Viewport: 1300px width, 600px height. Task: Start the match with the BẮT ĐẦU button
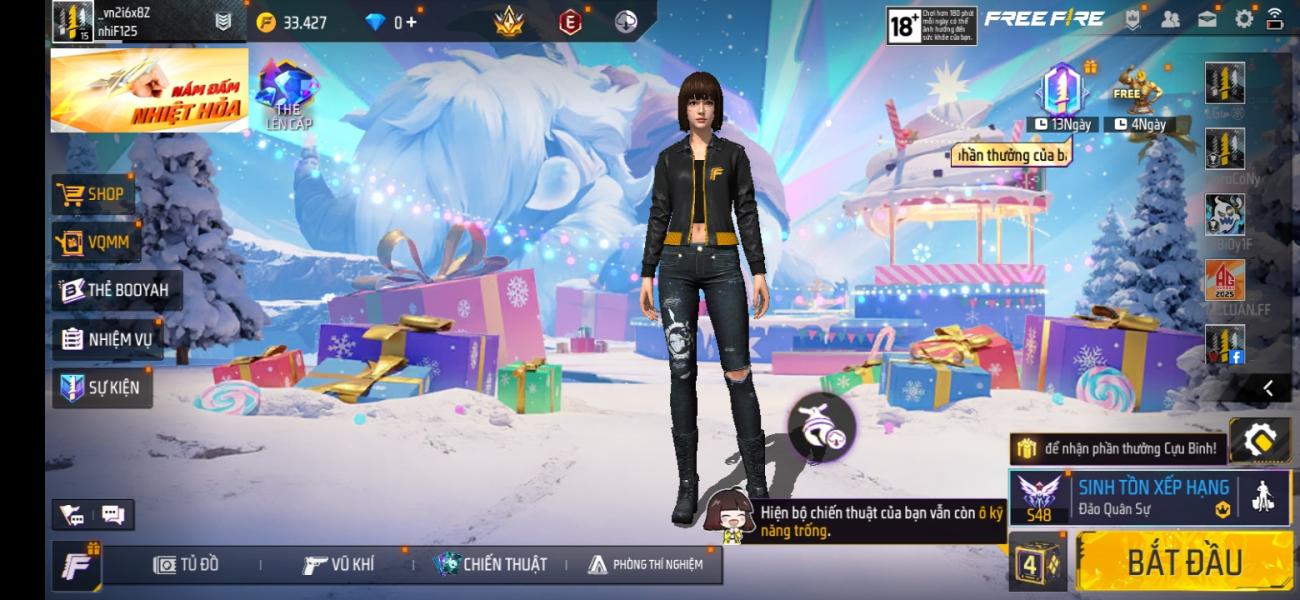pos(1184,561)
